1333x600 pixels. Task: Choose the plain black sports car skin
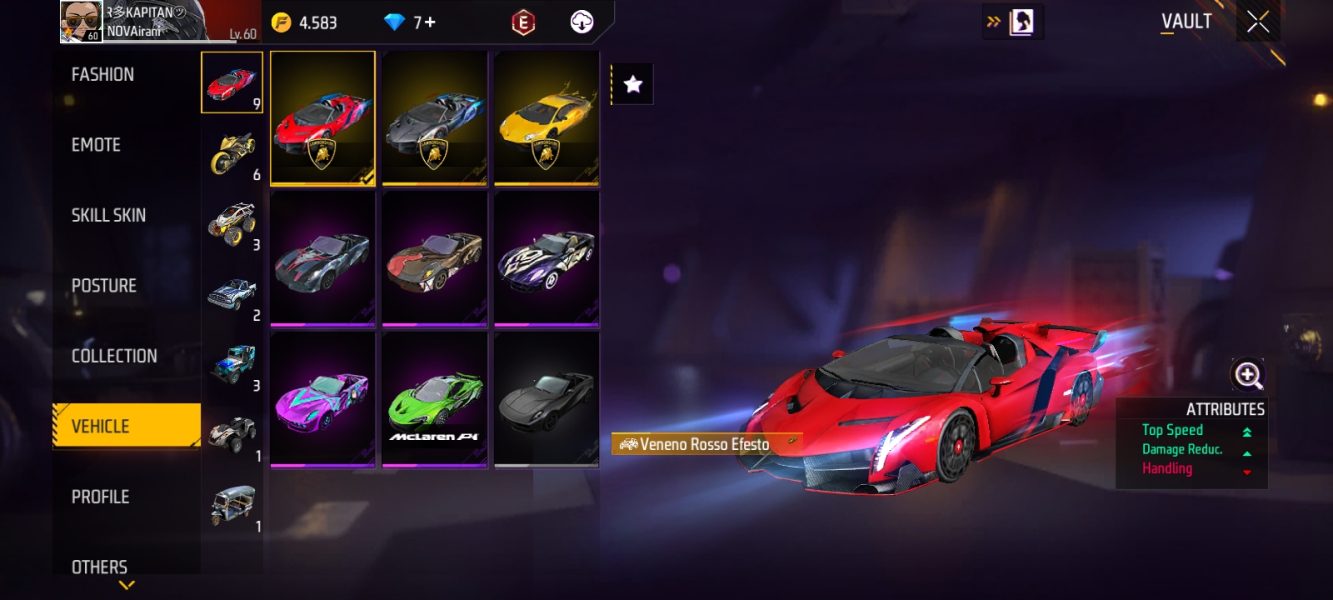point(546,400)
